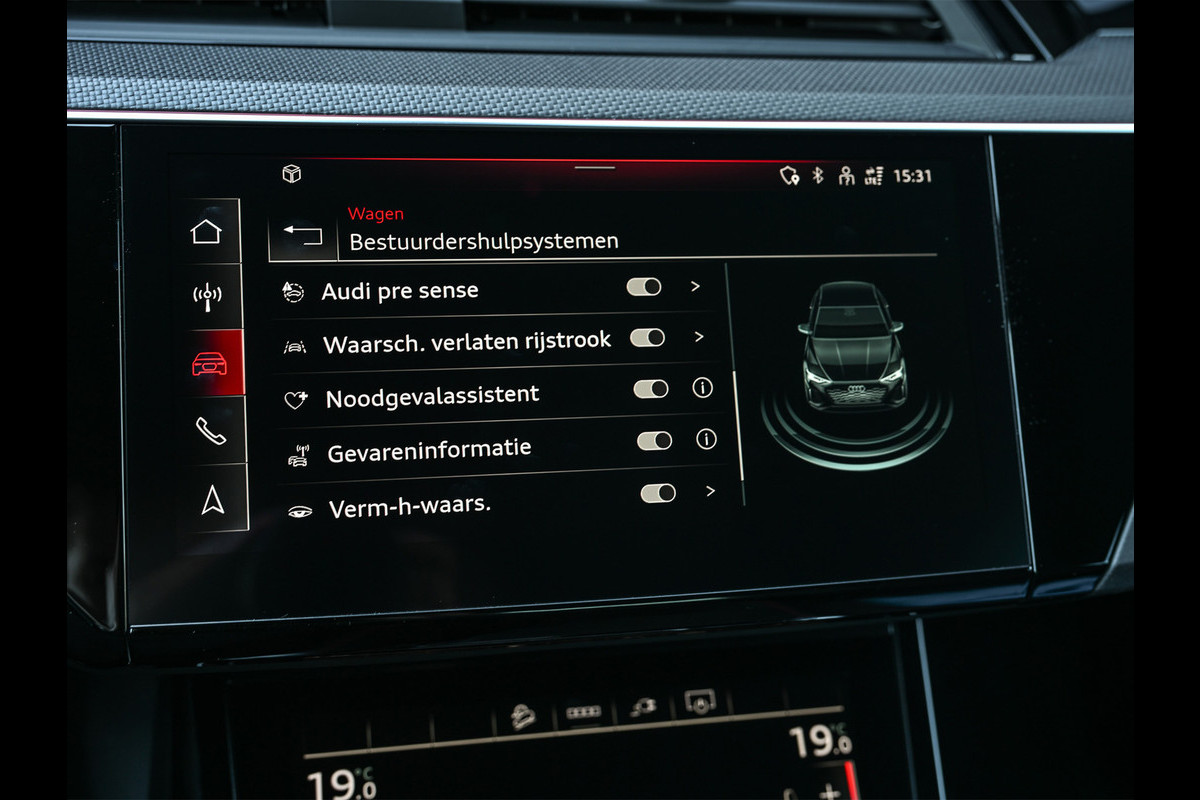Open the phone menu in sidebar
1200x800 pixels.
[210, 430]
